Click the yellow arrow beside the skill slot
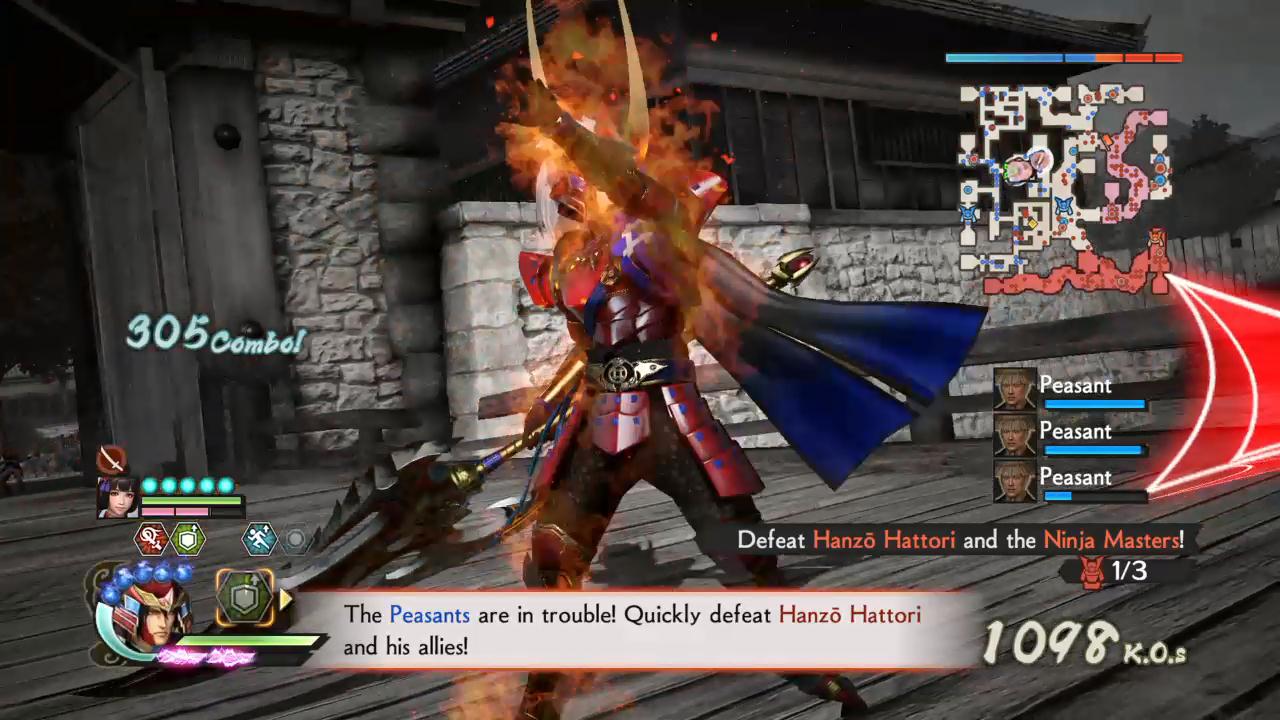This screenshot has width=1280, height=720. (284, 599)
